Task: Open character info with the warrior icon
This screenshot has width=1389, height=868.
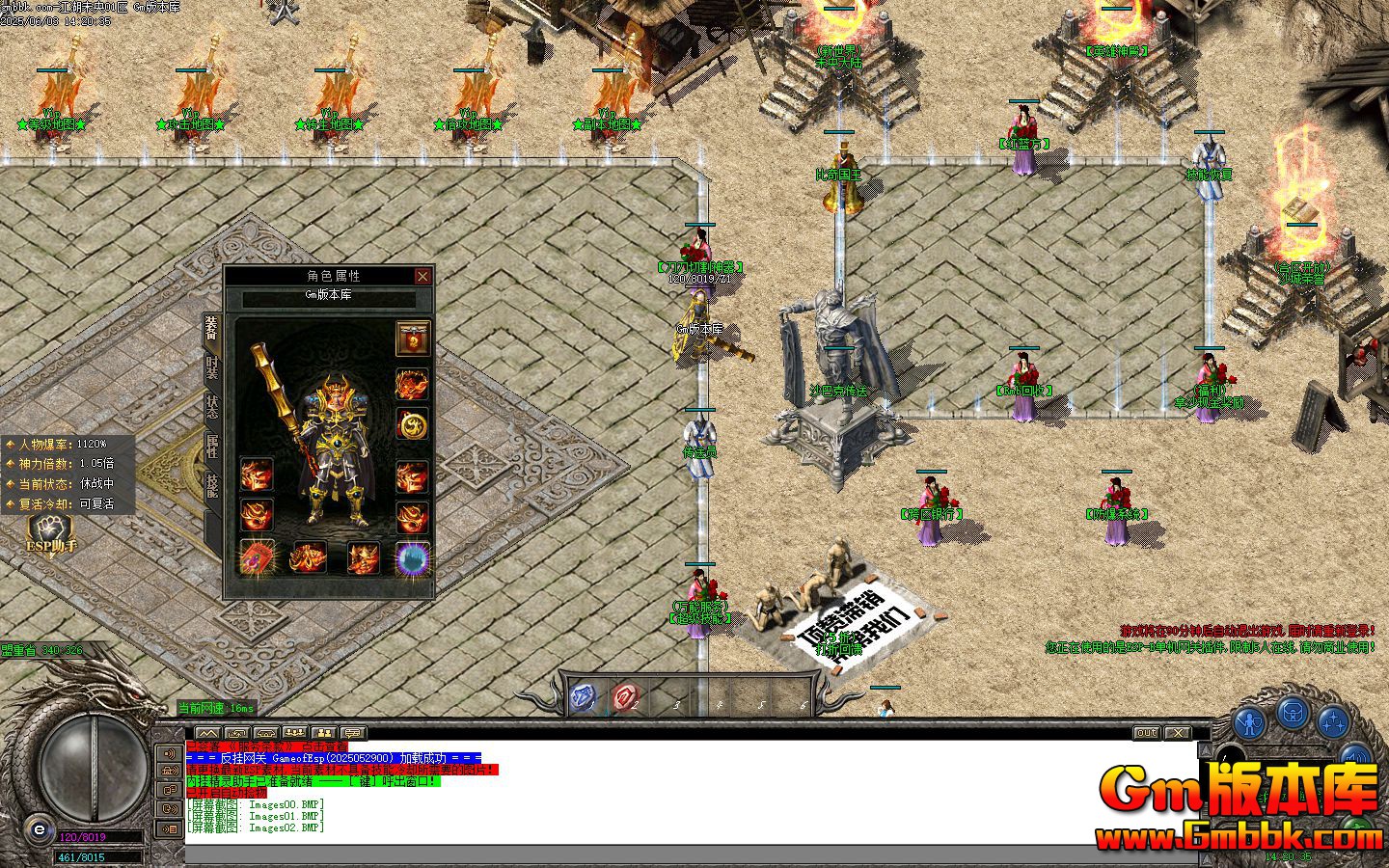Action: pyautogui.click(x=1249, y=720)
